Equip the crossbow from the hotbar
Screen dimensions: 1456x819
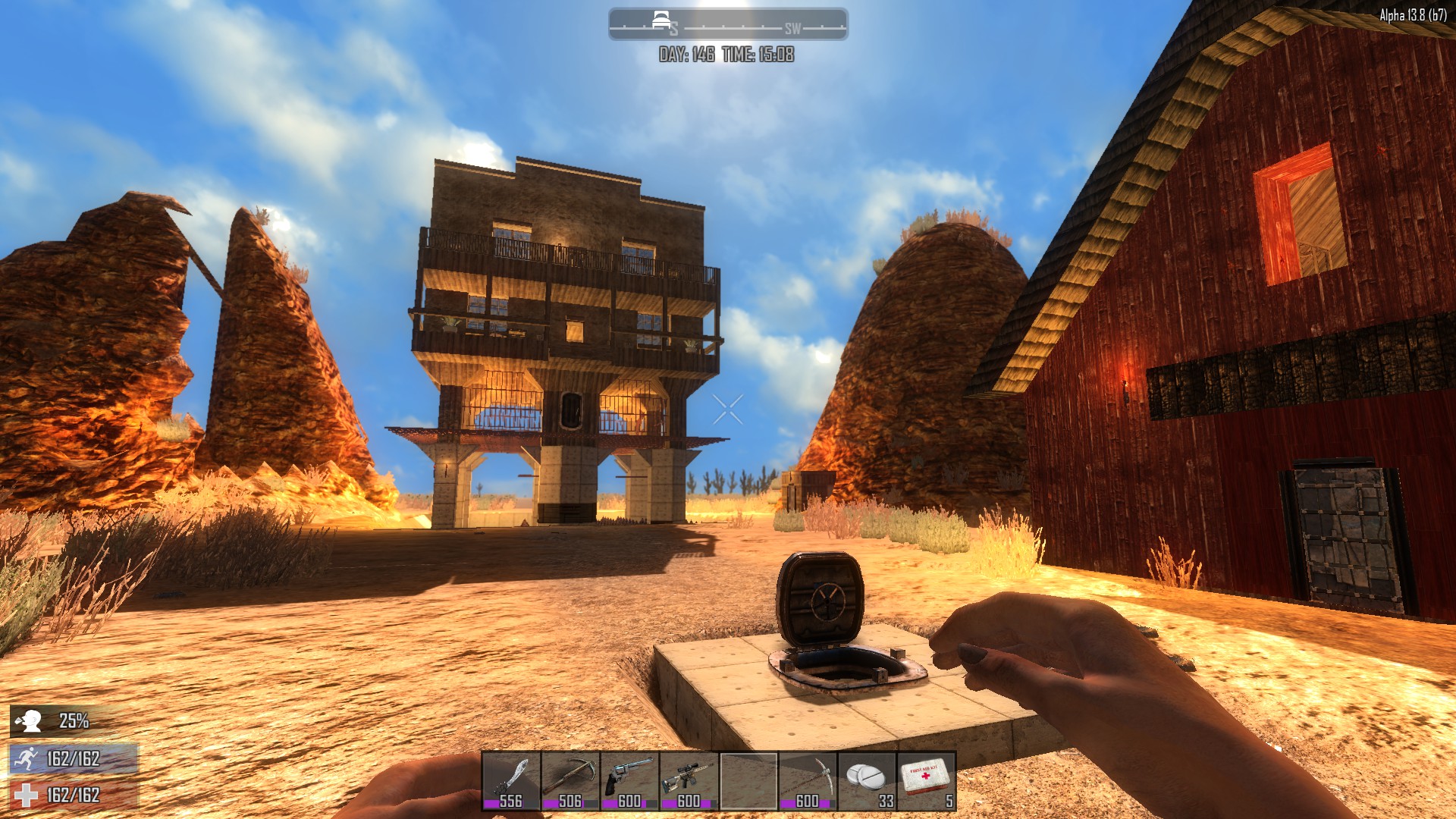coord(570,781)
